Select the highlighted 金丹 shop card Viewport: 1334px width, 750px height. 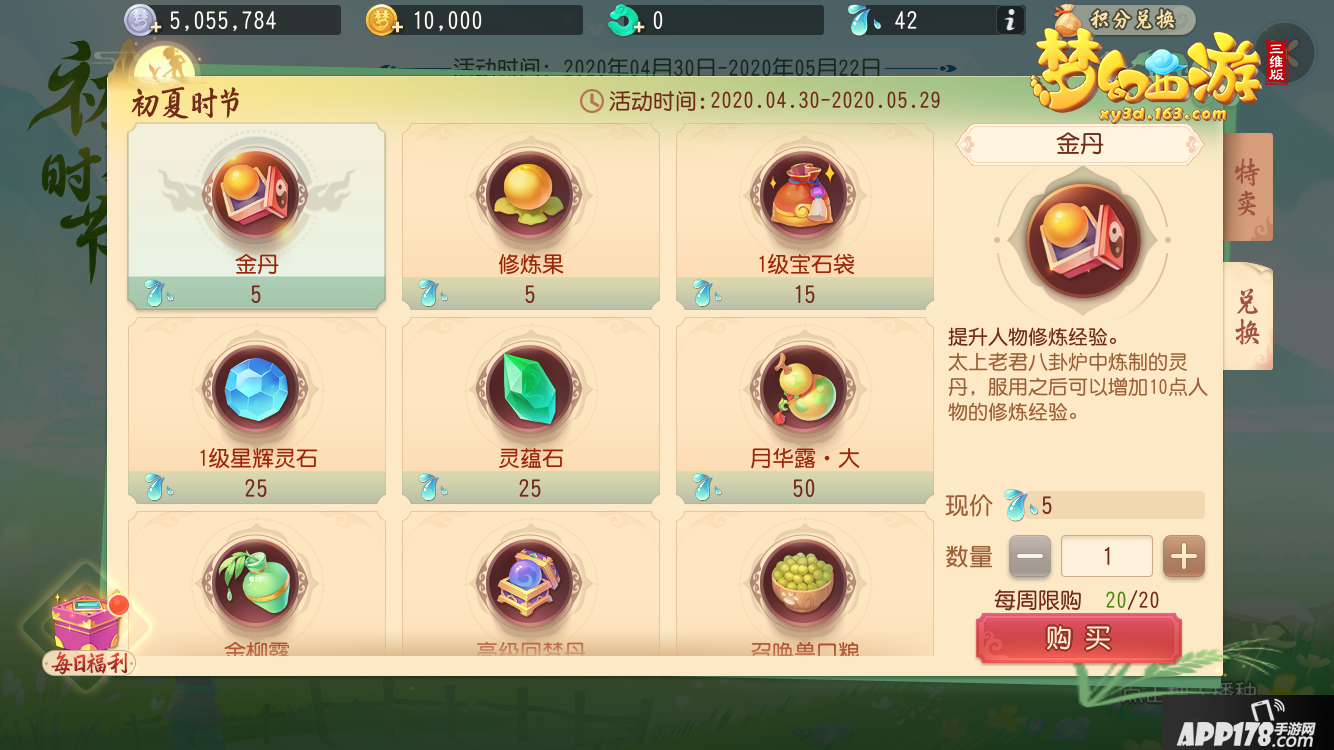click(256, 215)
